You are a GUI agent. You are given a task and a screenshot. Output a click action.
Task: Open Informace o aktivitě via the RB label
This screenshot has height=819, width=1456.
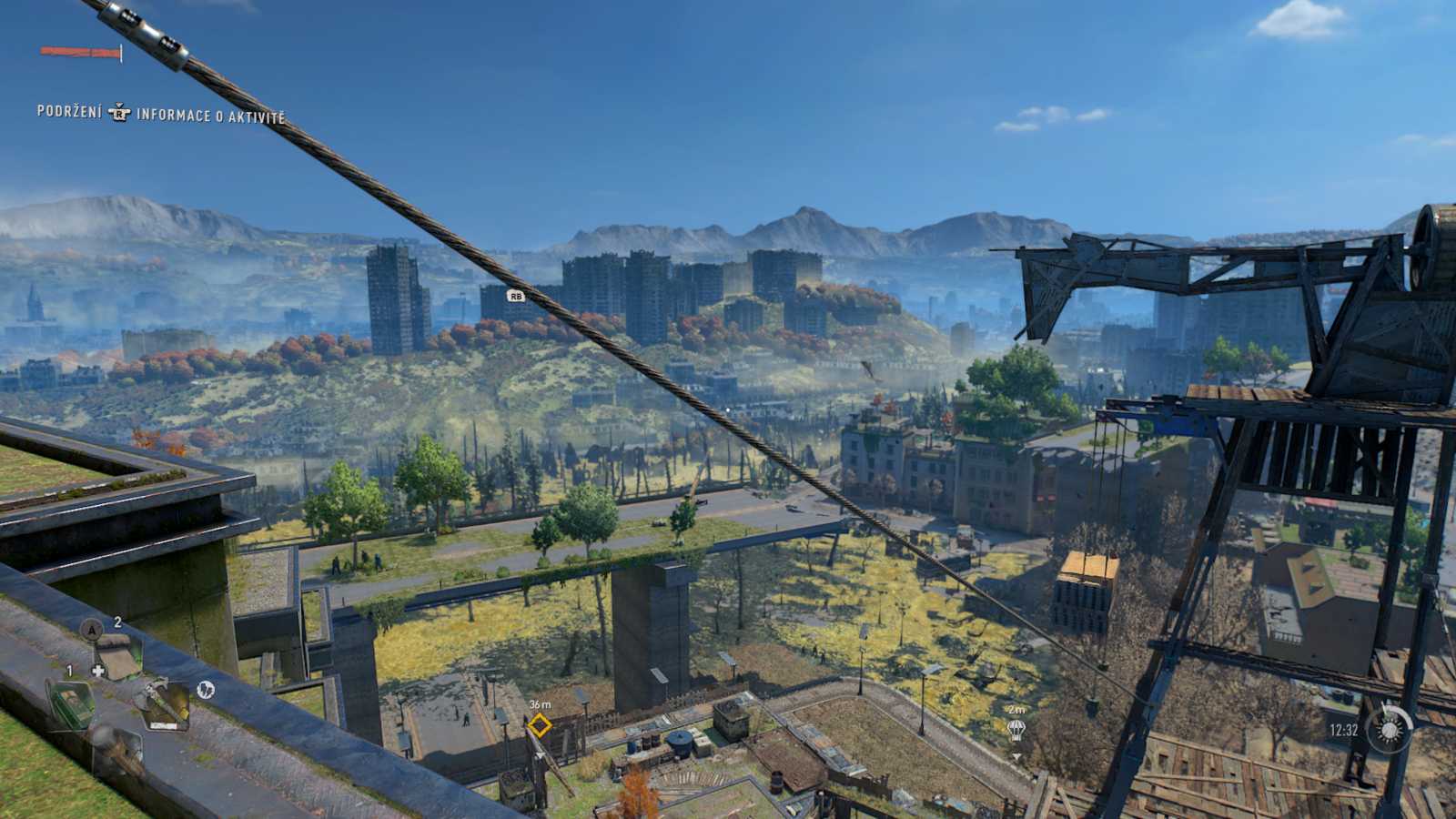click(x=210, y=116)
